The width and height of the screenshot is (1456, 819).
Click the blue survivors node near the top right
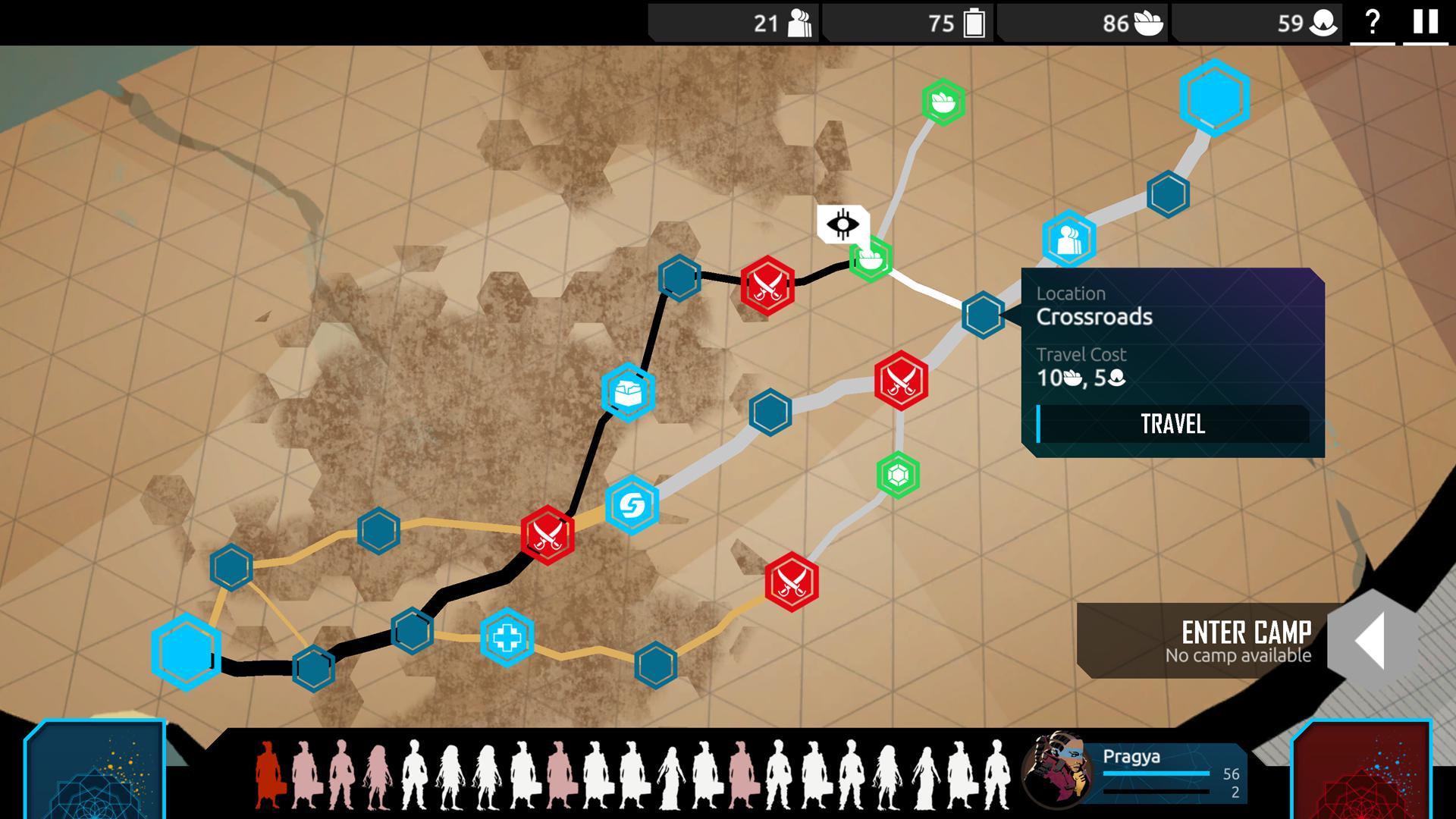pos(1068,237)
